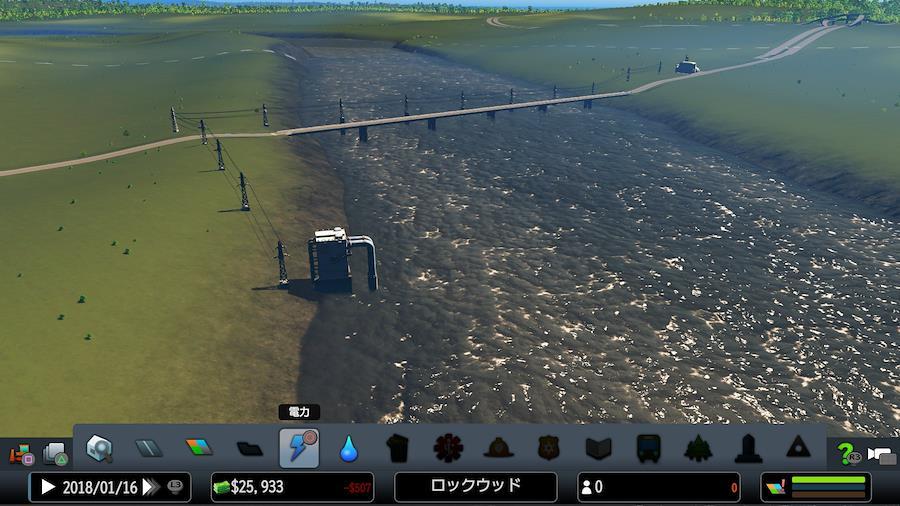This screenshot has height=506, width=900.
Task: Open the healthcare services category
Action: coord(448,448)
